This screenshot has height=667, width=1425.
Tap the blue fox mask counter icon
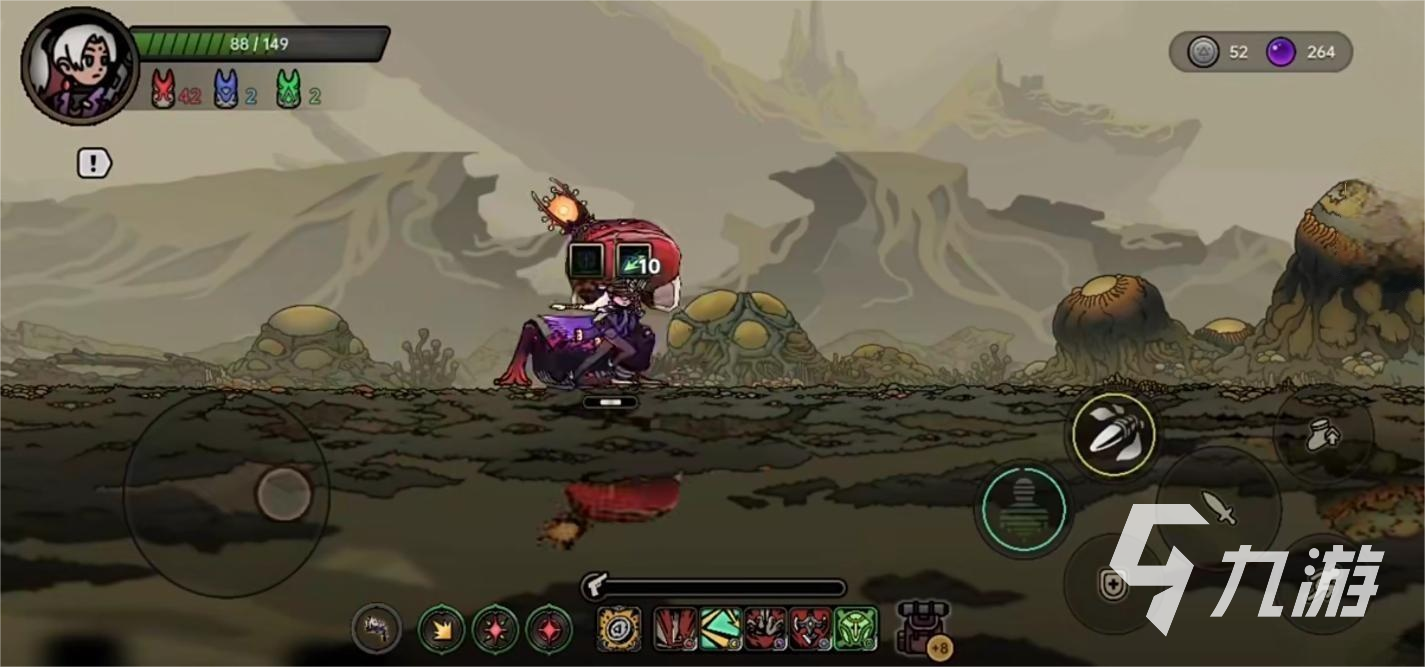(227, 90)
